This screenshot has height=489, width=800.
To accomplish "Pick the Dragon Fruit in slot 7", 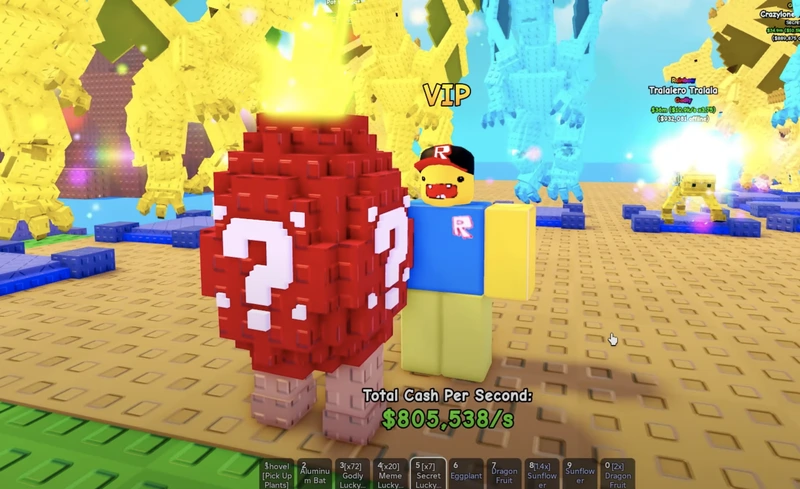I will tap(504, 474).
